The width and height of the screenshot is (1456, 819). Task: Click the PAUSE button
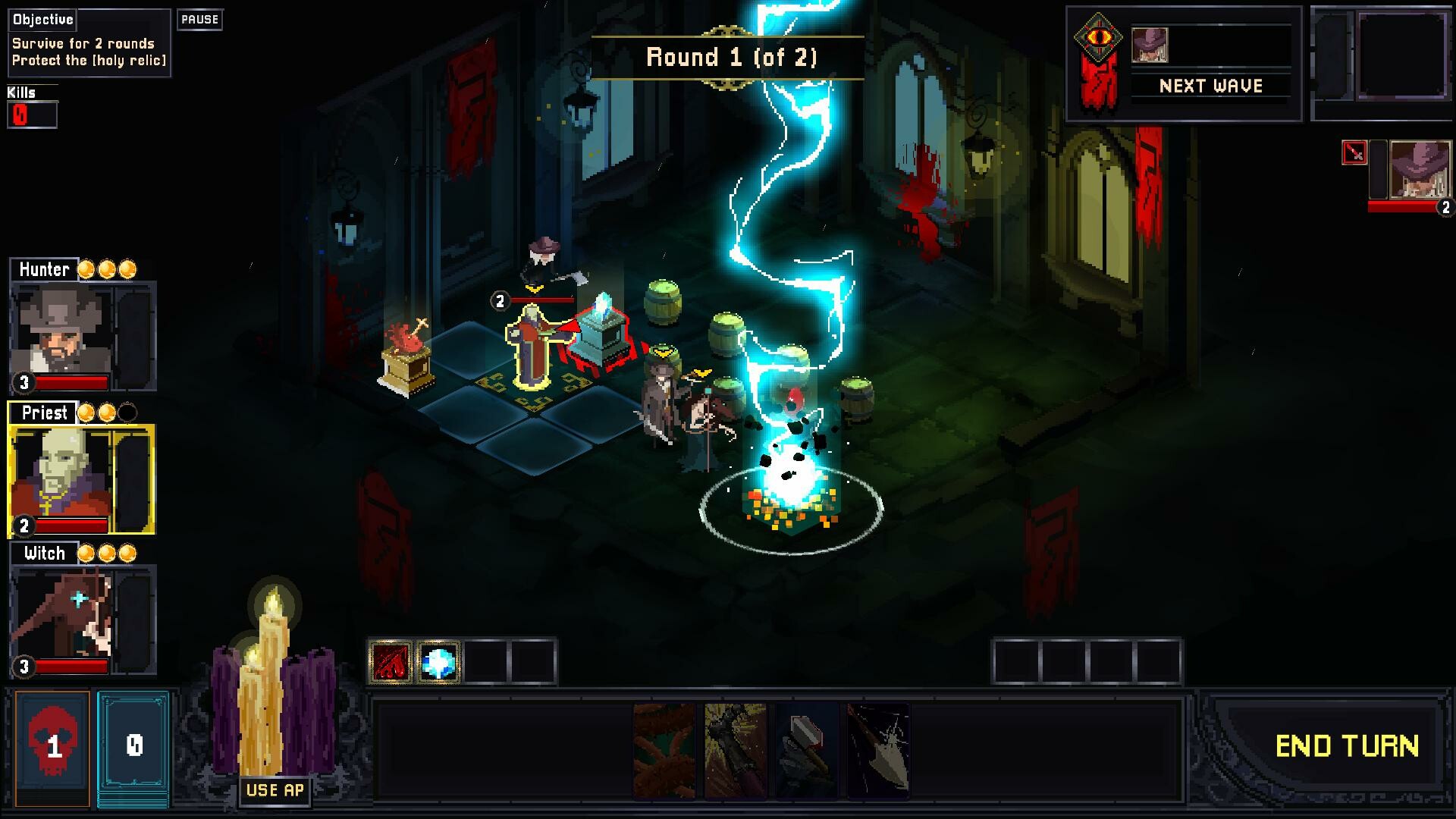click(x=199, y=20)
